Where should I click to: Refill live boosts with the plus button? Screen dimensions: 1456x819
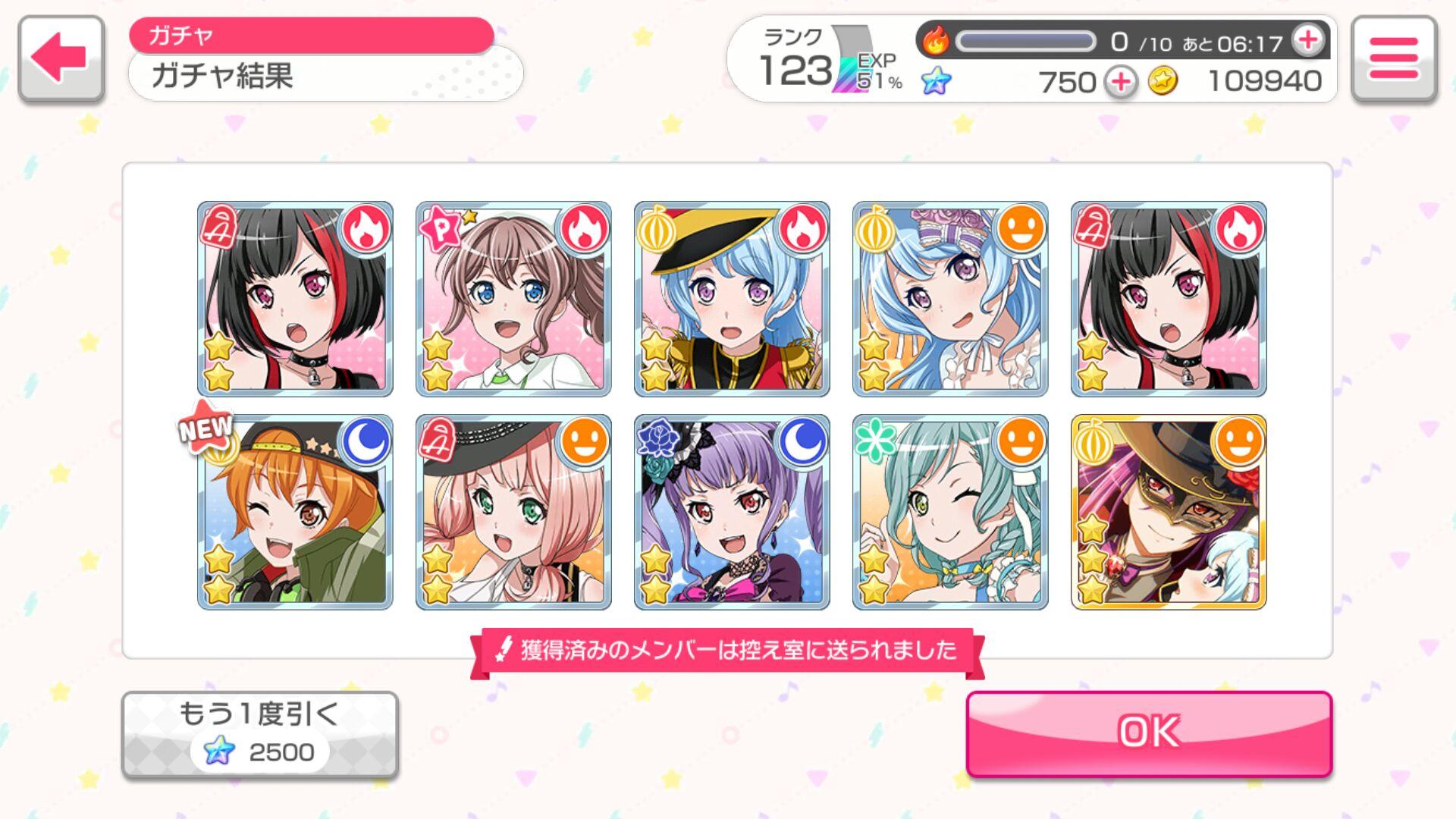(x=1308, y=40)
